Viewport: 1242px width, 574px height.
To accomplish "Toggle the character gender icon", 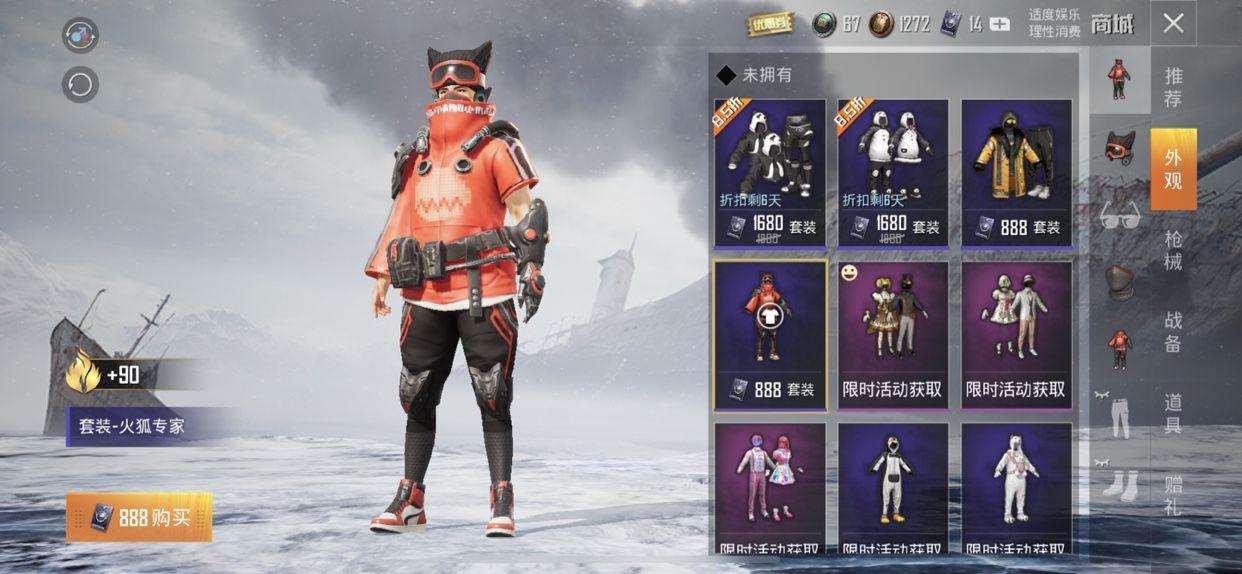I will [80, 35].
